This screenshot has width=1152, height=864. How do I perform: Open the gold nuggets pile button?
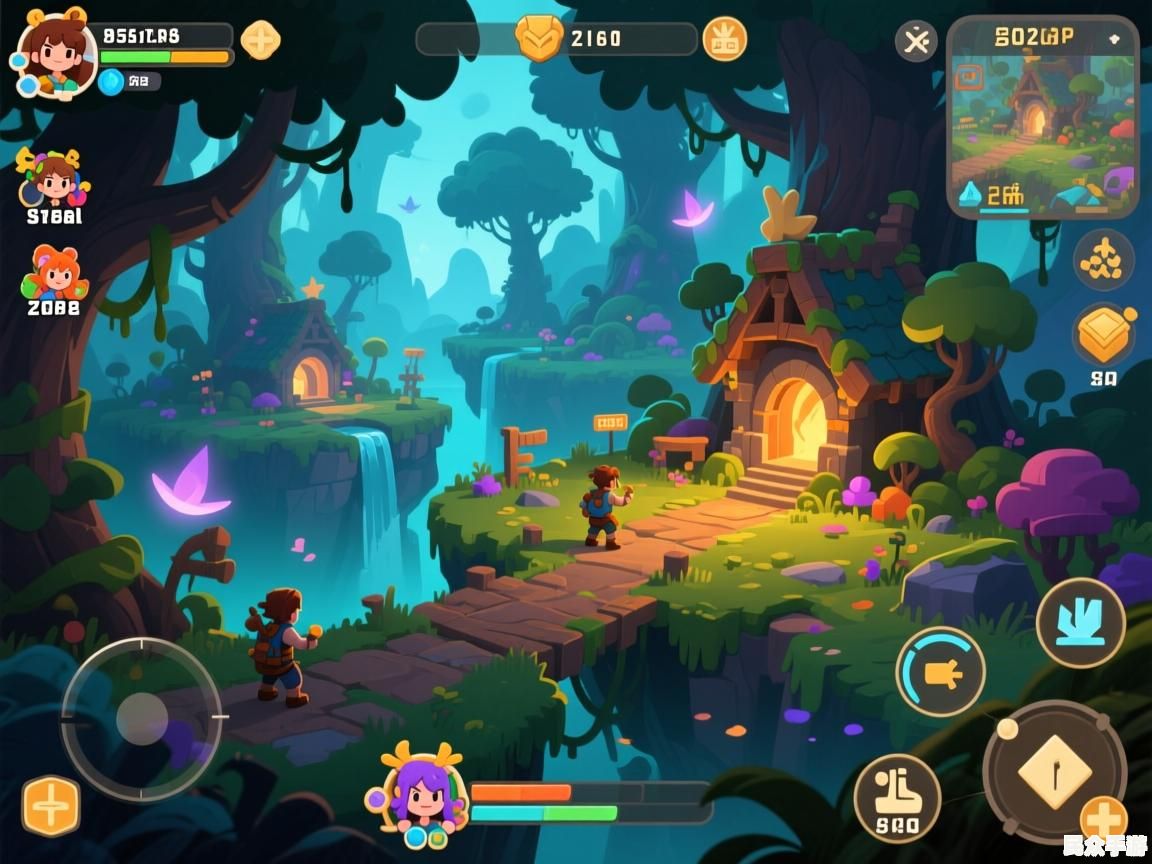[1103, 260]
